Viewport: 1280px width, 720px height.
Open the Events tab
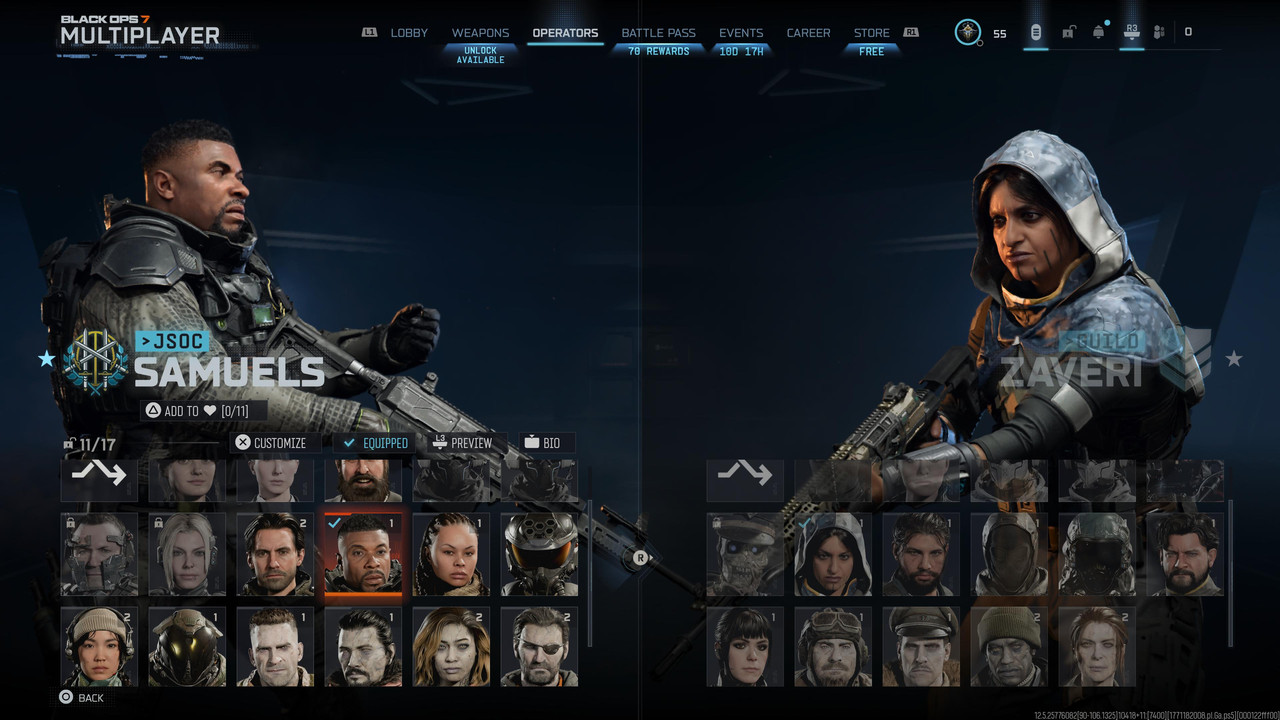(741, 33)
